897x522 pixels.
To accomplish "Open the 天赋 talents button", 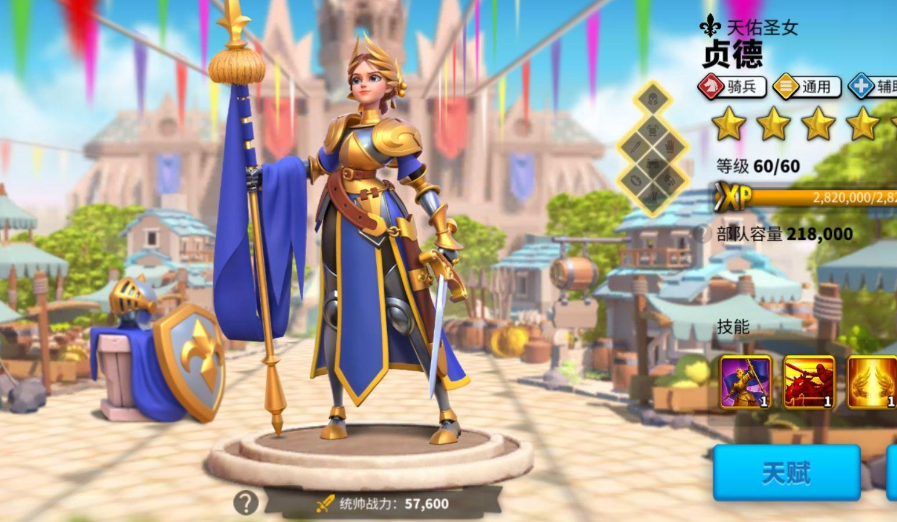I will click(x=786, y=473).
